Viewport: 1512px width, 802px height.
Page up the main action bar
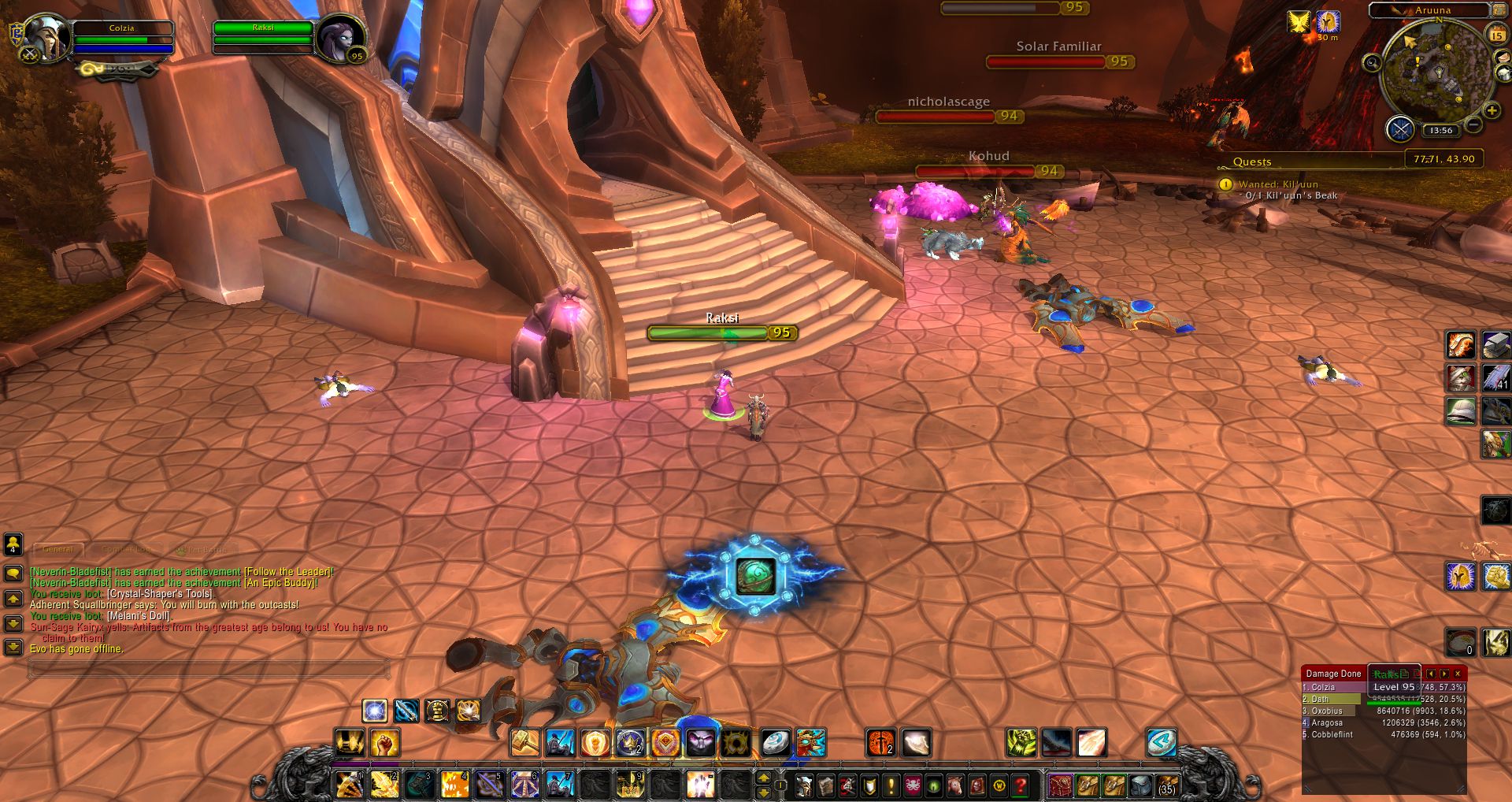point(763,778)
